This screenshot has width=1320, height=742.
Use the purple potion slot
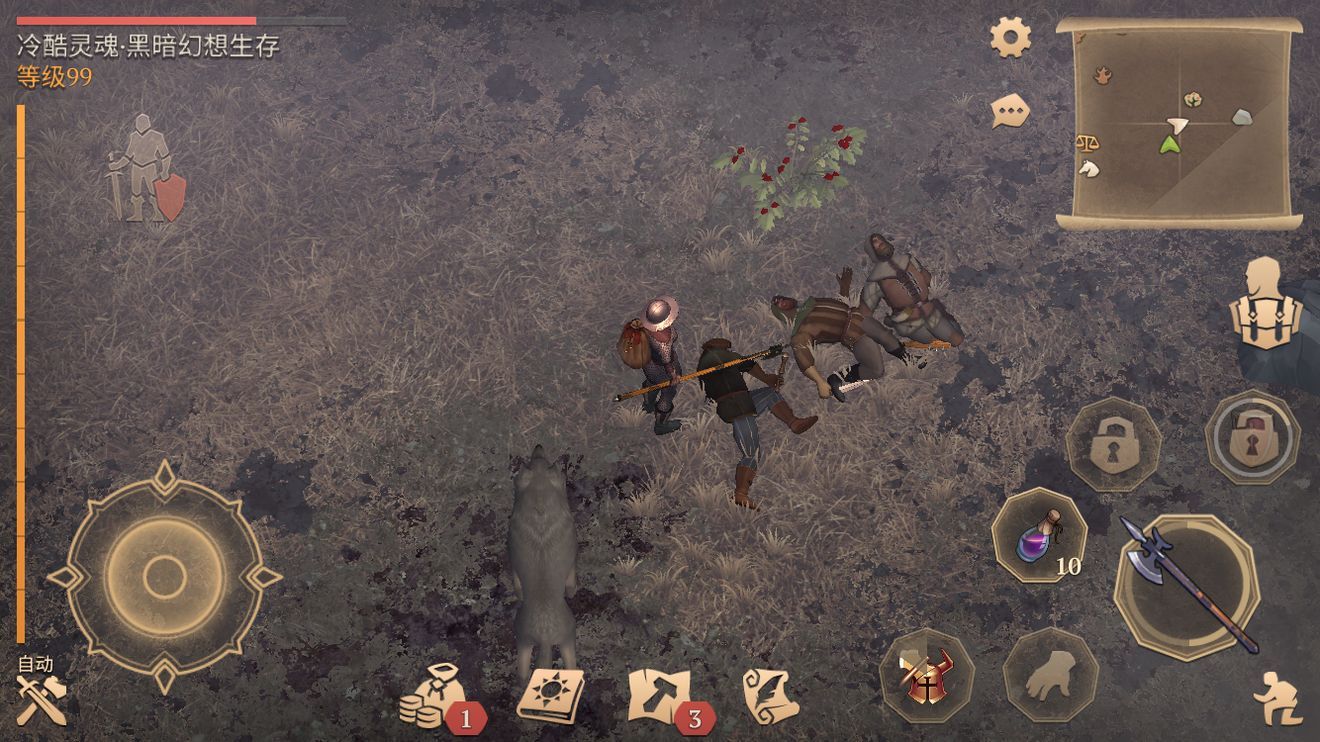(x=1040, y=535)
